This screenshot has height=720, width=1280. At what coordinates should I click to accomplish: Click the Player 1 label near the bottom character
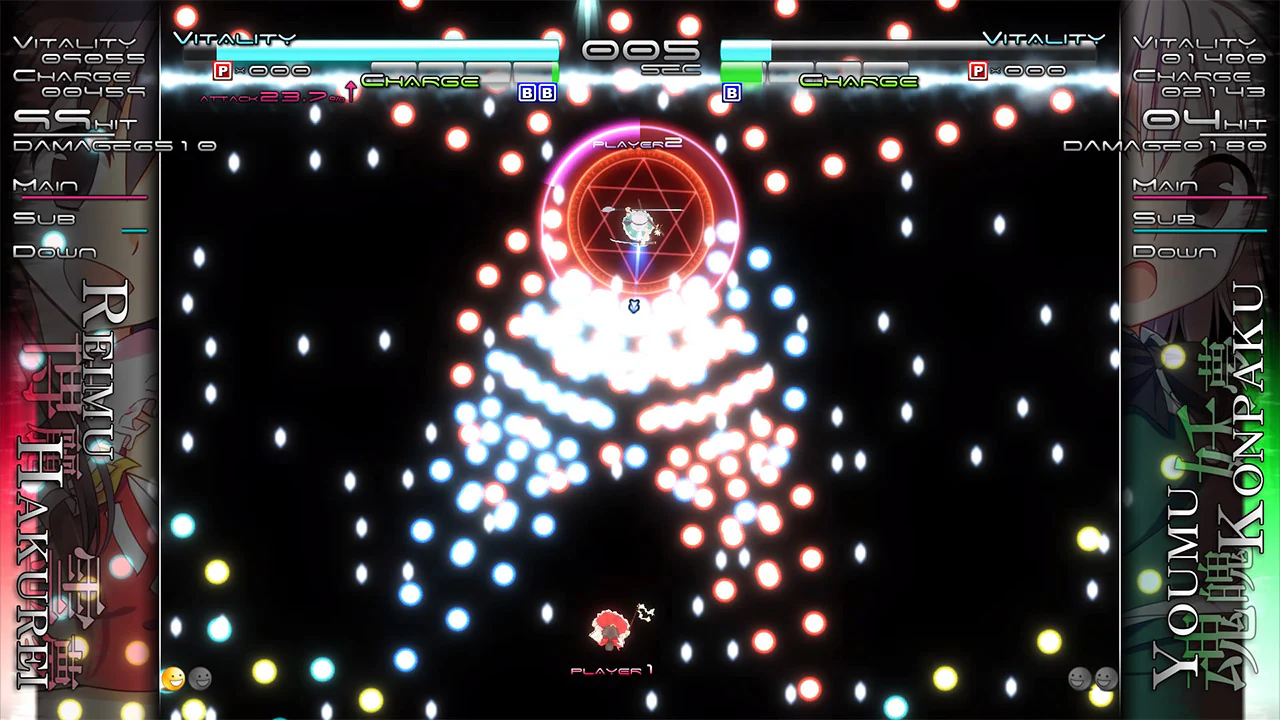click(x=611, y=671)
